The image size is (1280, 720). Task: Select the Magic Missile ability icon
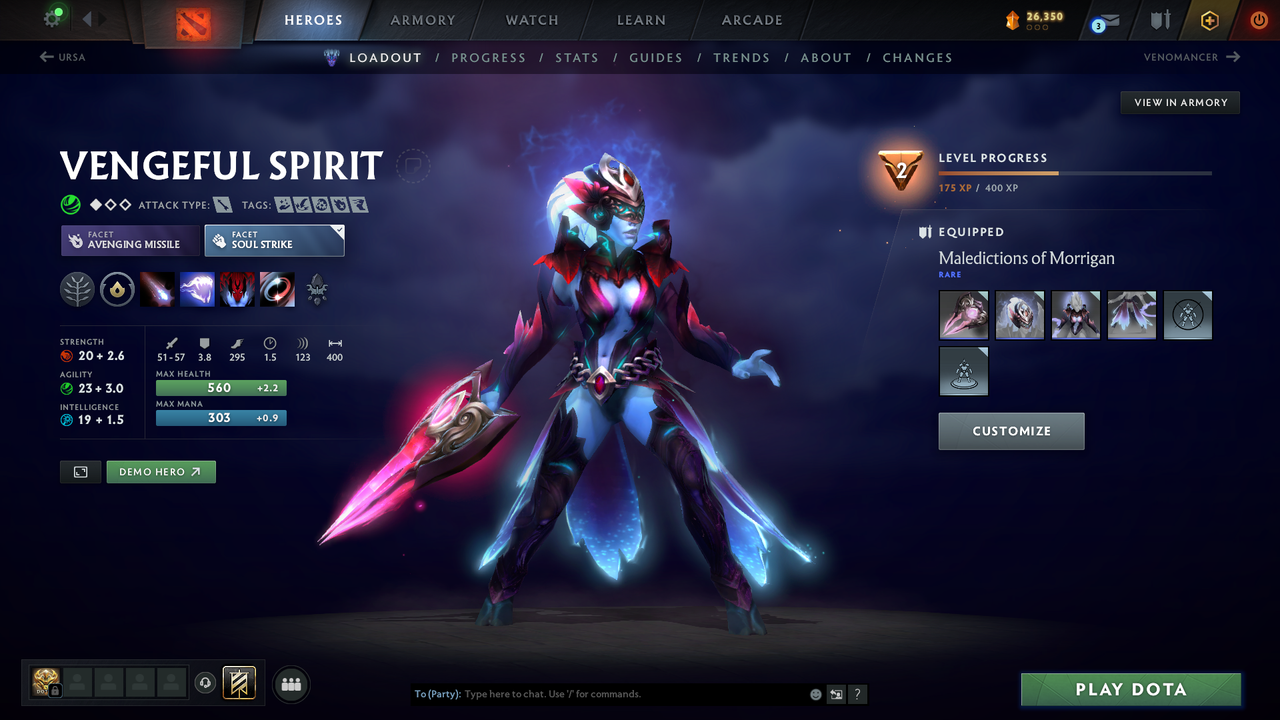coord(158,289)
